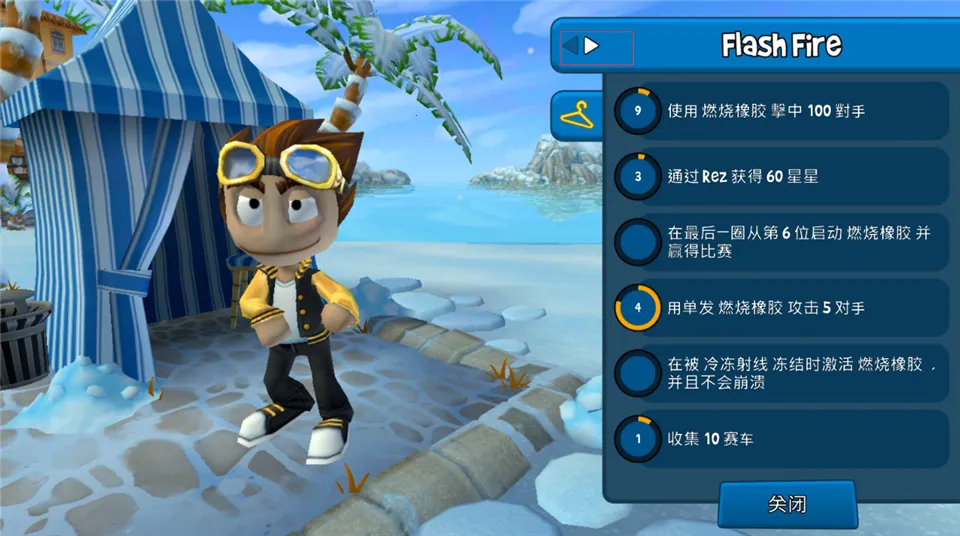Open the yellow hanger outfit tab

pos(577,116)
